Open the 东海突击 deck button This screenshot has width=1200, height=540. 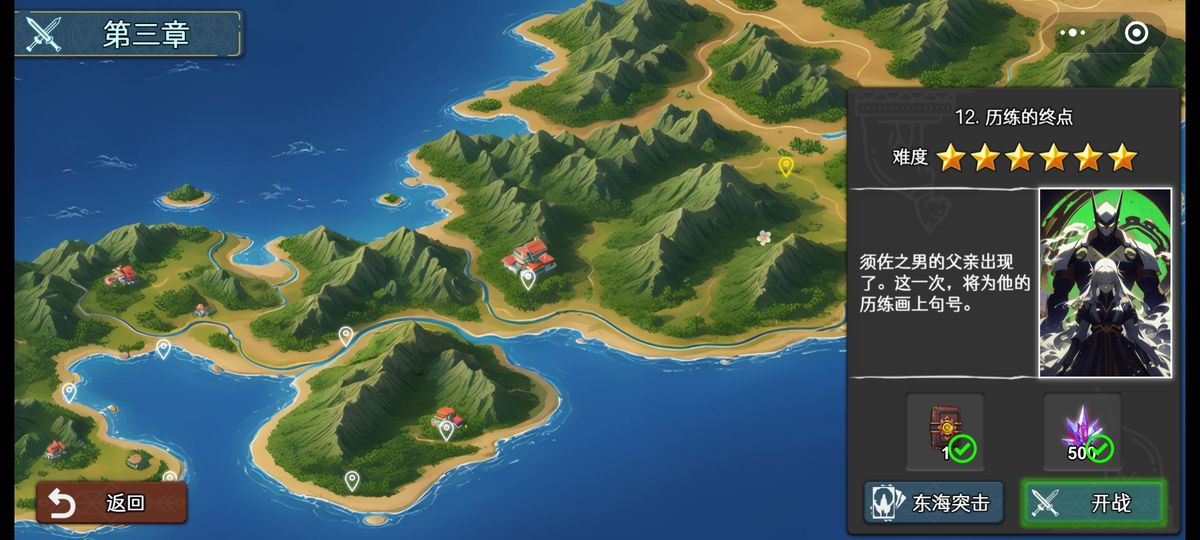933,503
